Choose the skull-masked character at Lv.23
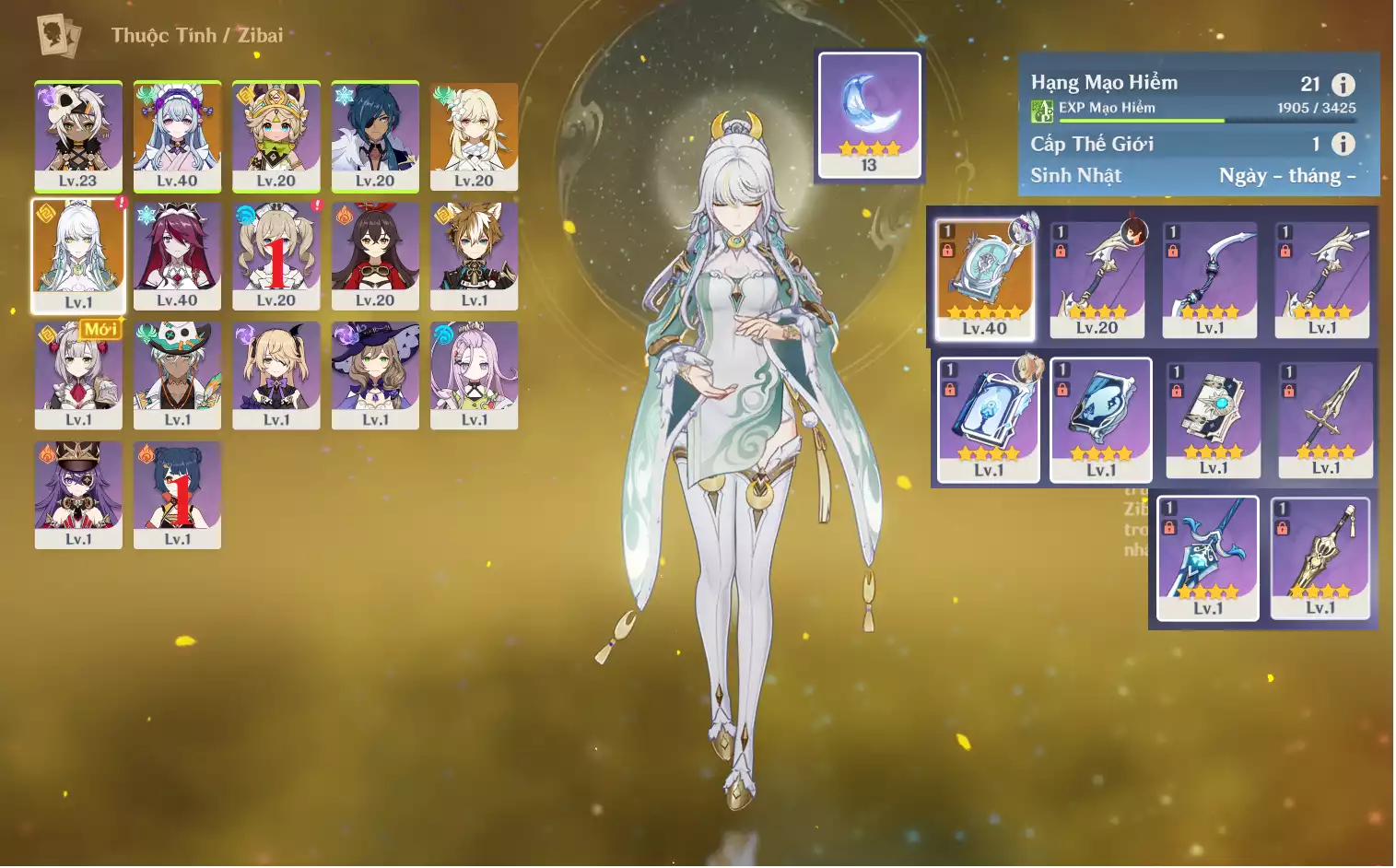This screenshot has height=868, width=1396. coord(78,135)
